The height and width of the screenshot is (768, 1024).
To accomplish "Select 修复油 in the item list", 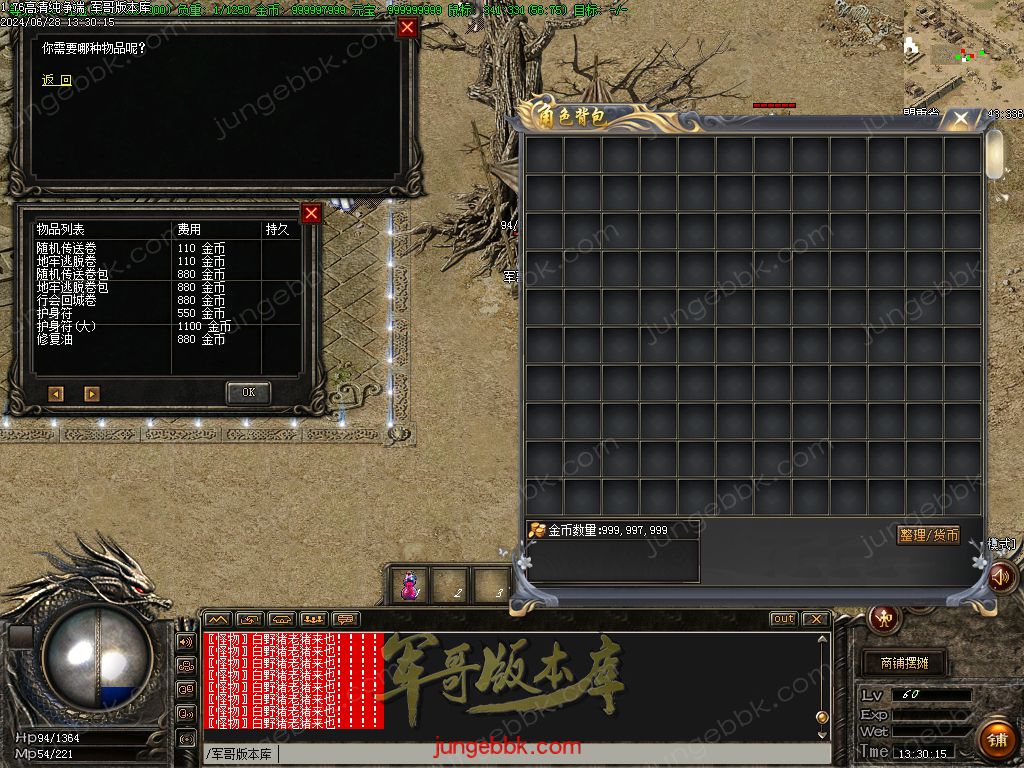I will pos(55,339).
